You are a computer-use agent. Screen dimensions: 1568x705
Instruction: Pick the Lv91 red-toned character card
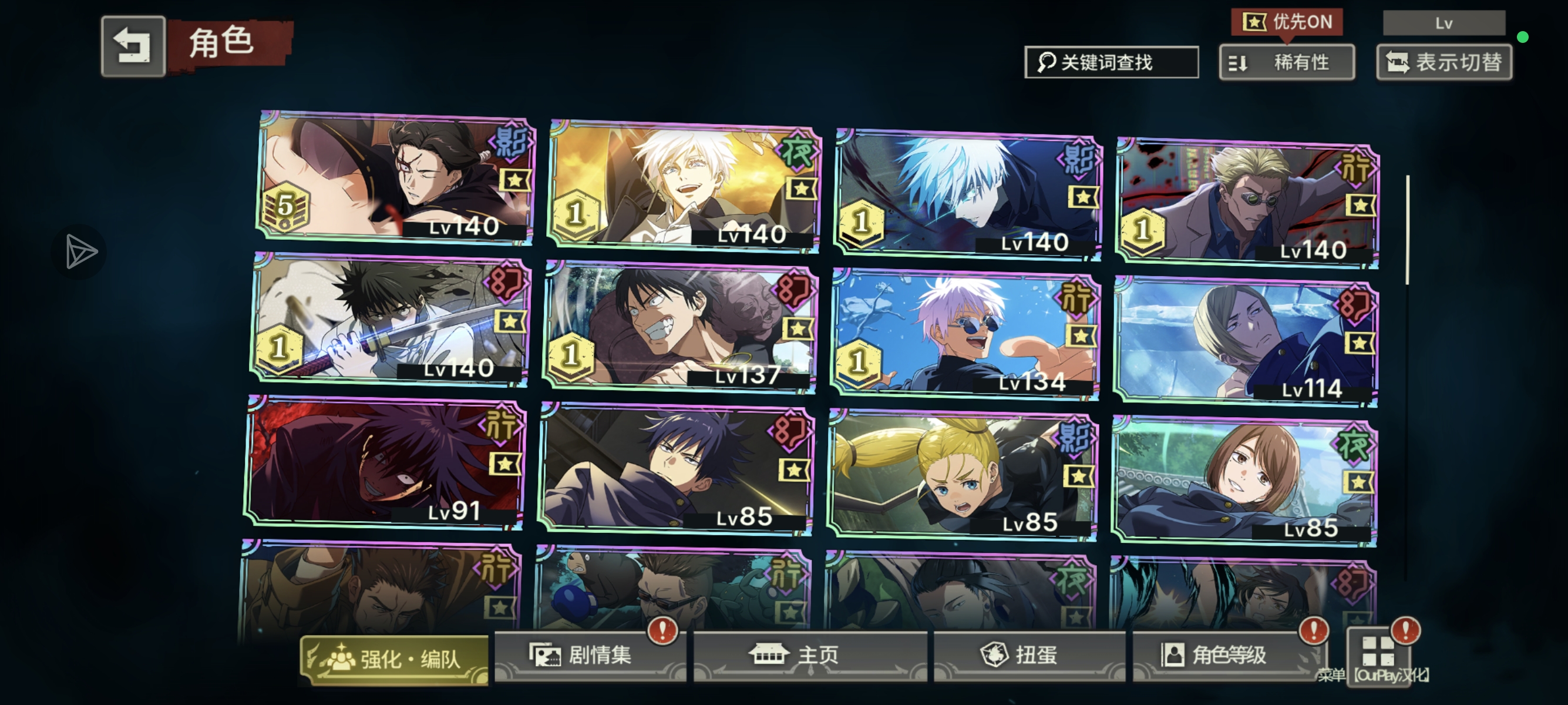point(385,463)
